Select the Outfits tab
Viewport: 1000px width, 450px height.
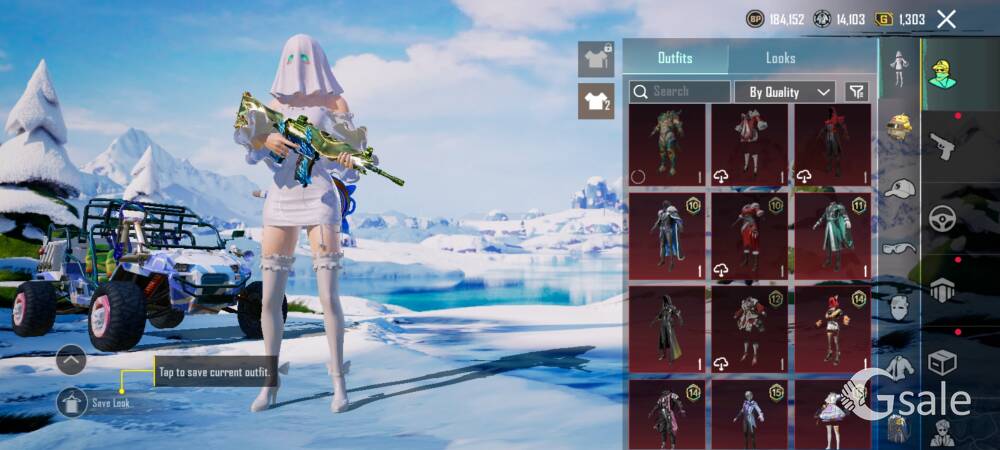(x=675, y=58)
